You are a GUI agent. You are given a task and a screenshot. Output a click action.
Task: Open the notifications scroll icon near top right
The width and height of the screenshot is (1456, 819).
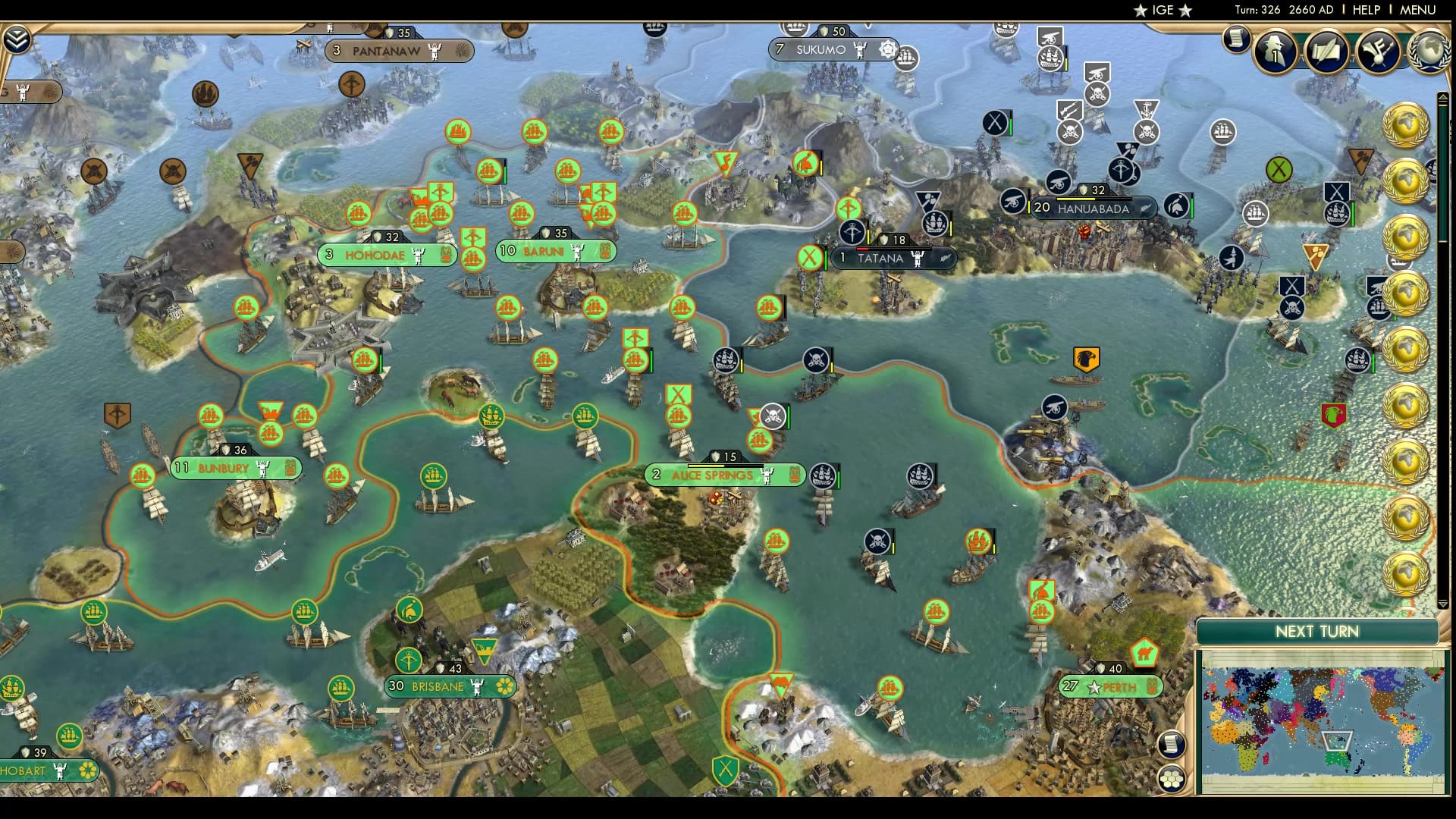1236,39
